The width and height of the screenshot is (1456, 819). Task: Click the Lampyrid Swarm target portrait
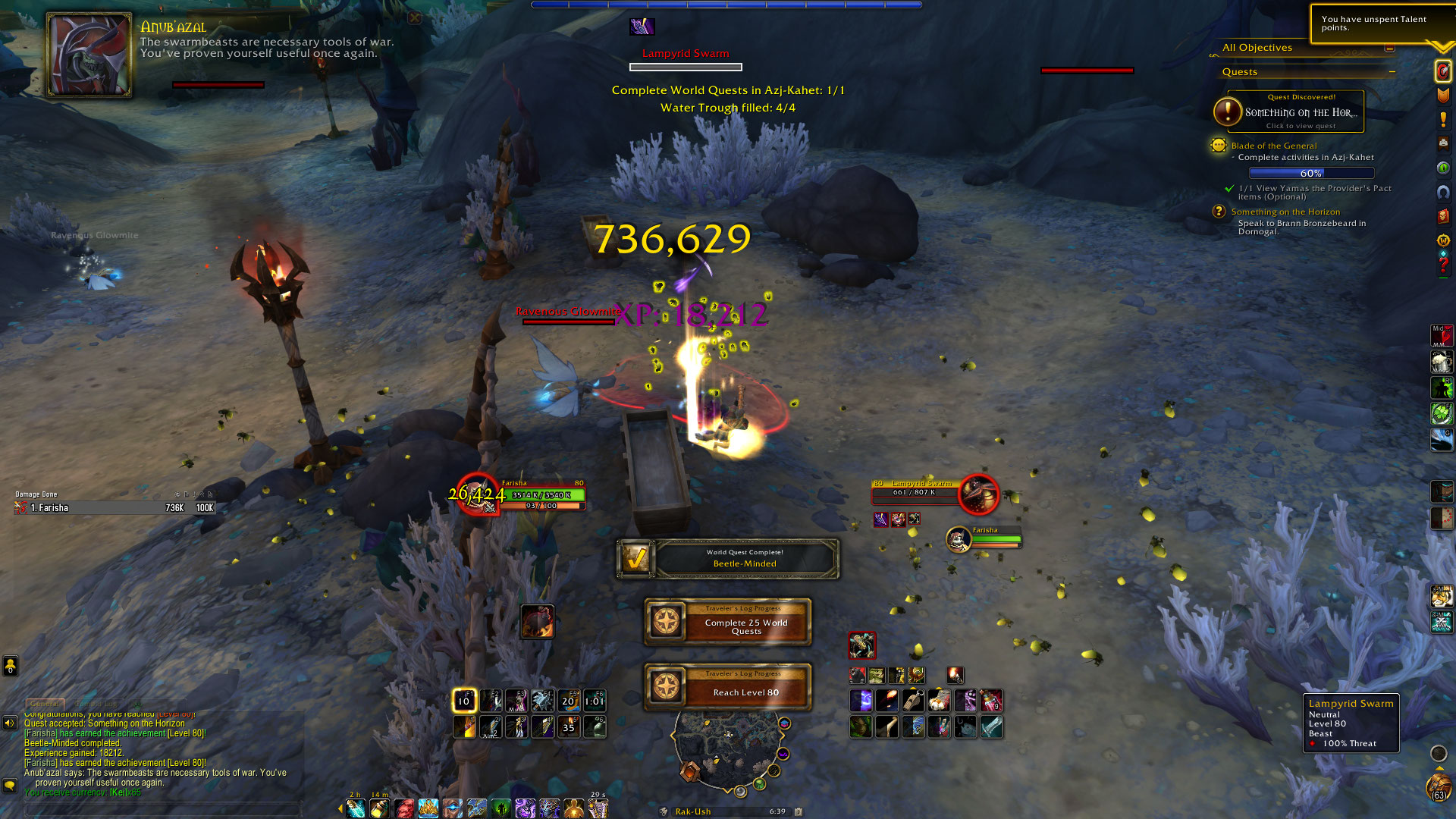tap(978, 494)
